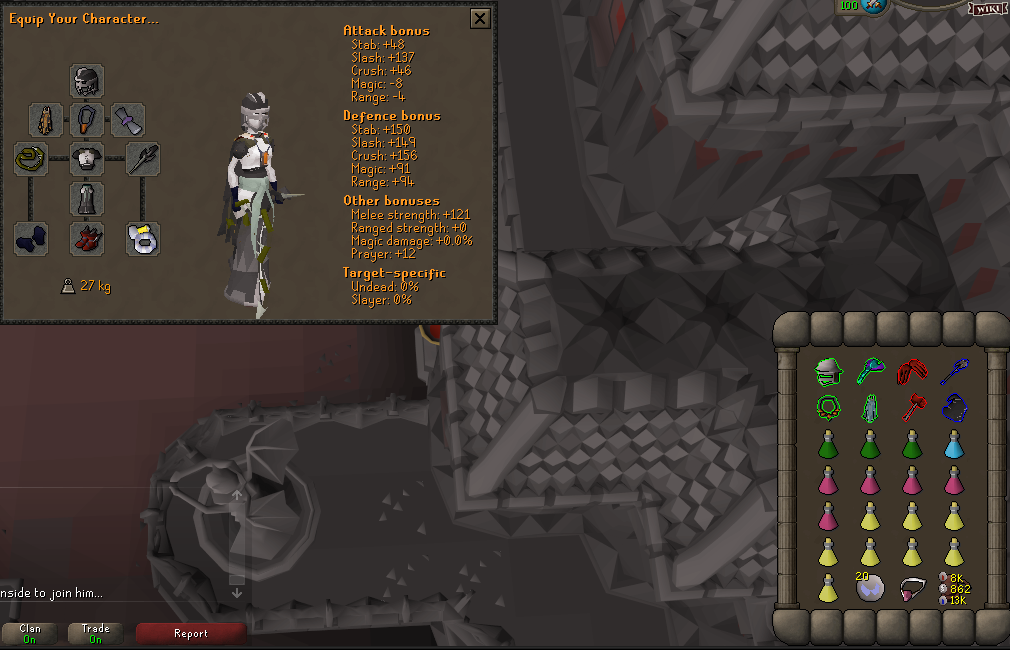The image size is (1010, 650).
Task: Close the Equip Your Character window
Action: [x=480, y=18]
